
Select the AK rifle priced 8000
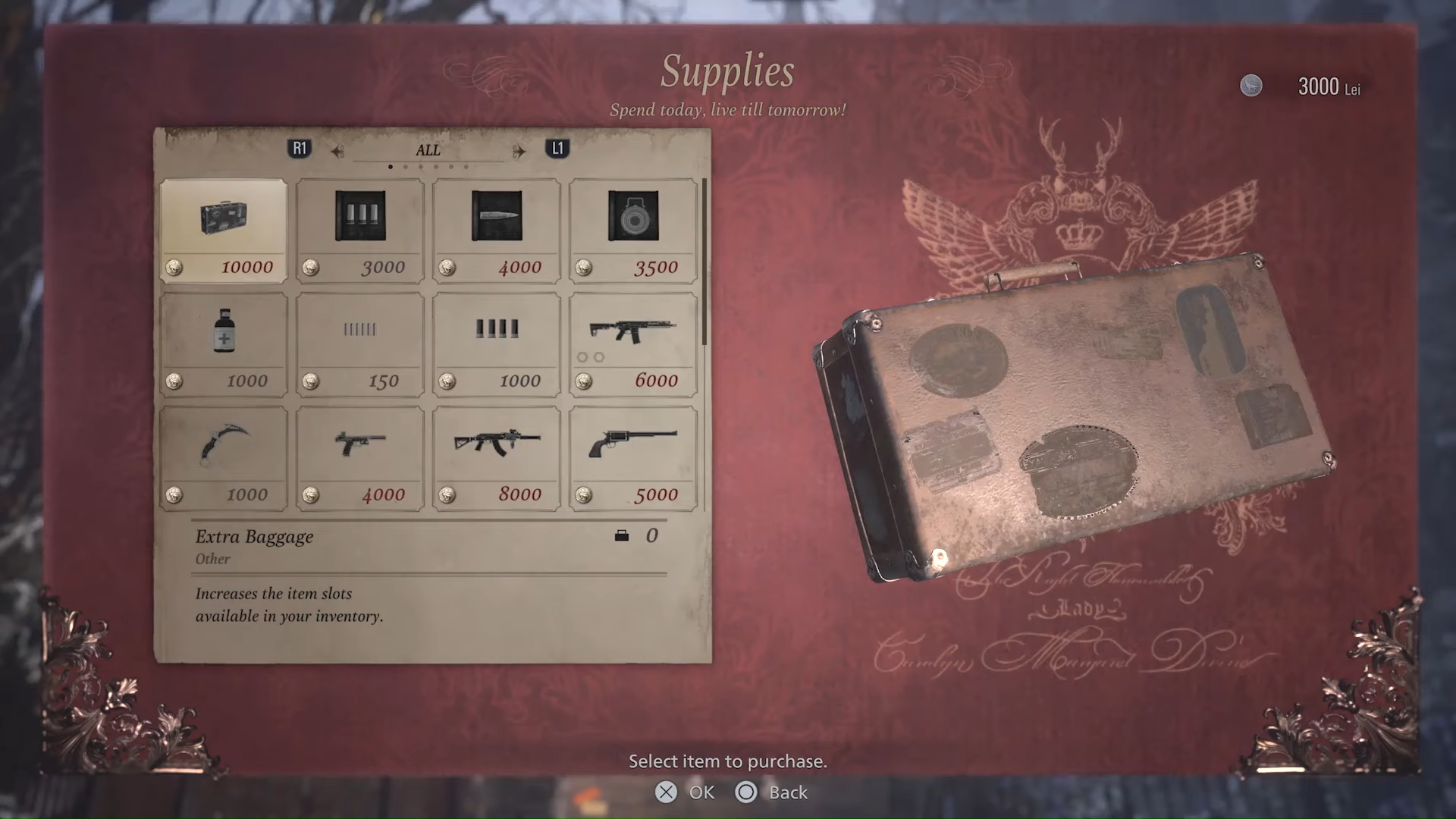click(496, 455)
